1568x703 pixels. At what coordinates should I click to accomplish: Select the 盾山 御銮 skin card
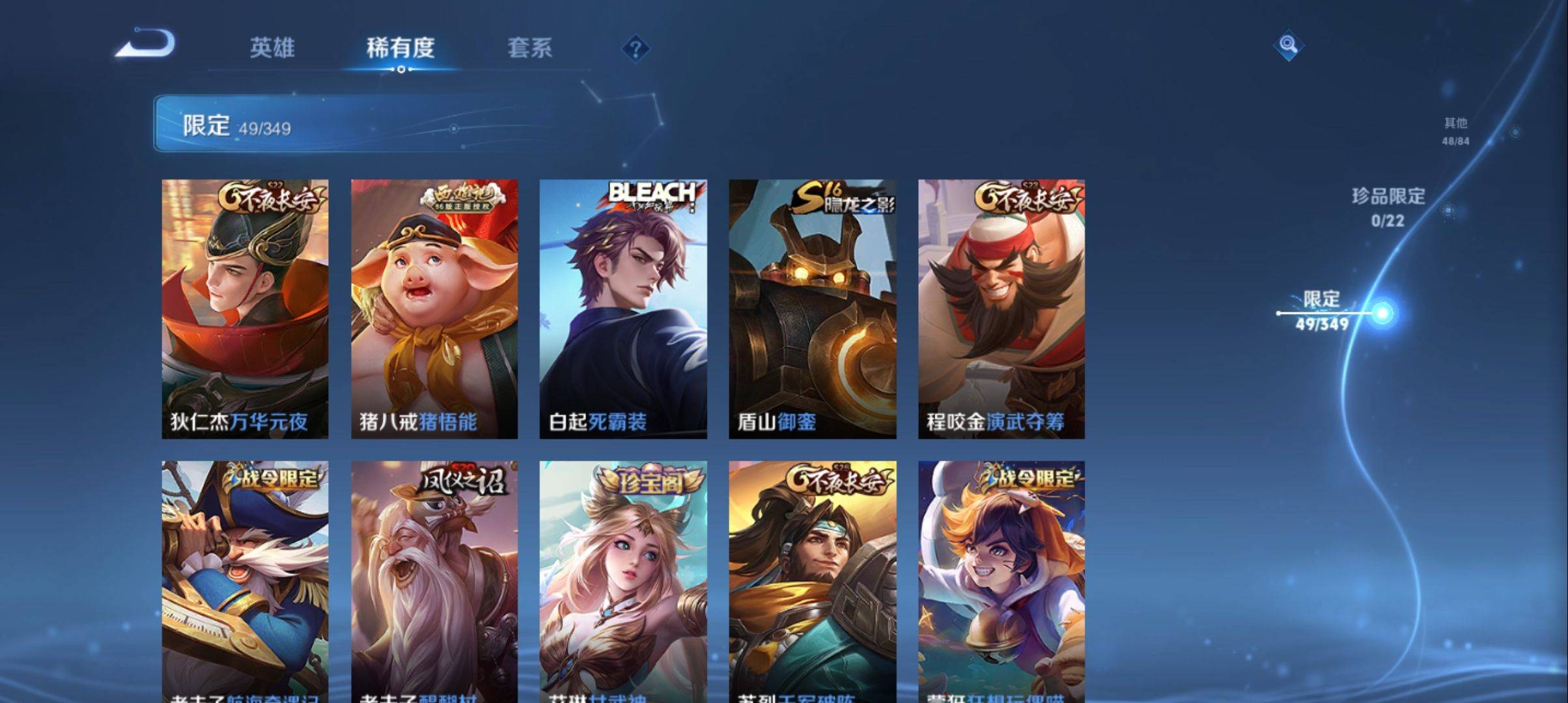812,309
